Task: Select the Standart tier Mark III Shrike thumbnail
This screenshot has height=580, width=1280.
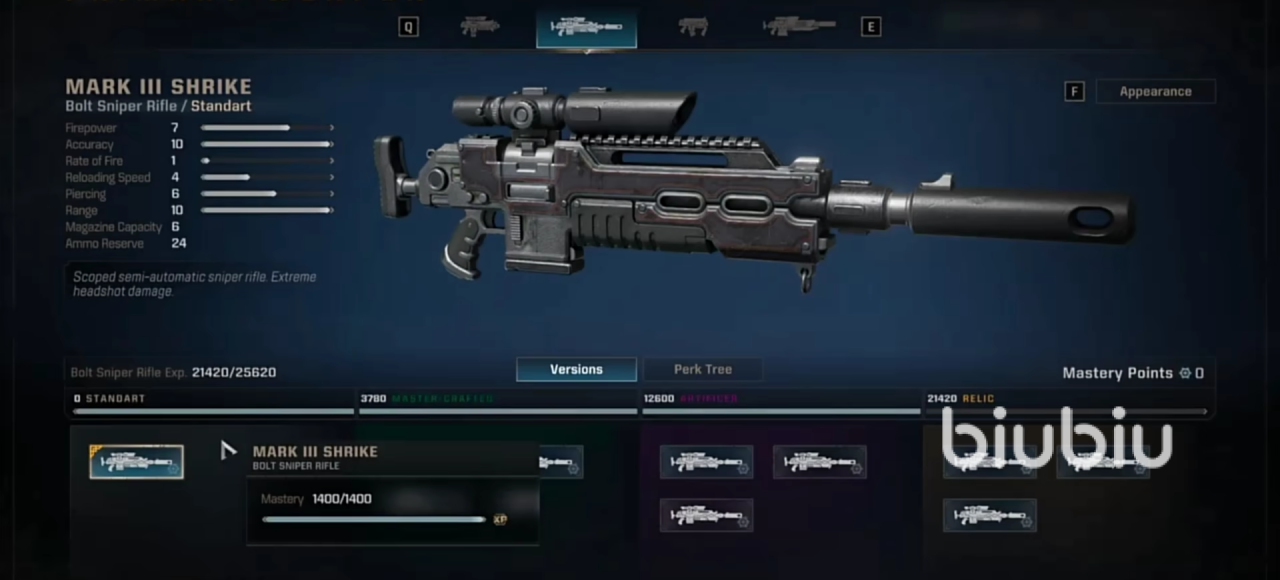Action: (x=136, y=462)
